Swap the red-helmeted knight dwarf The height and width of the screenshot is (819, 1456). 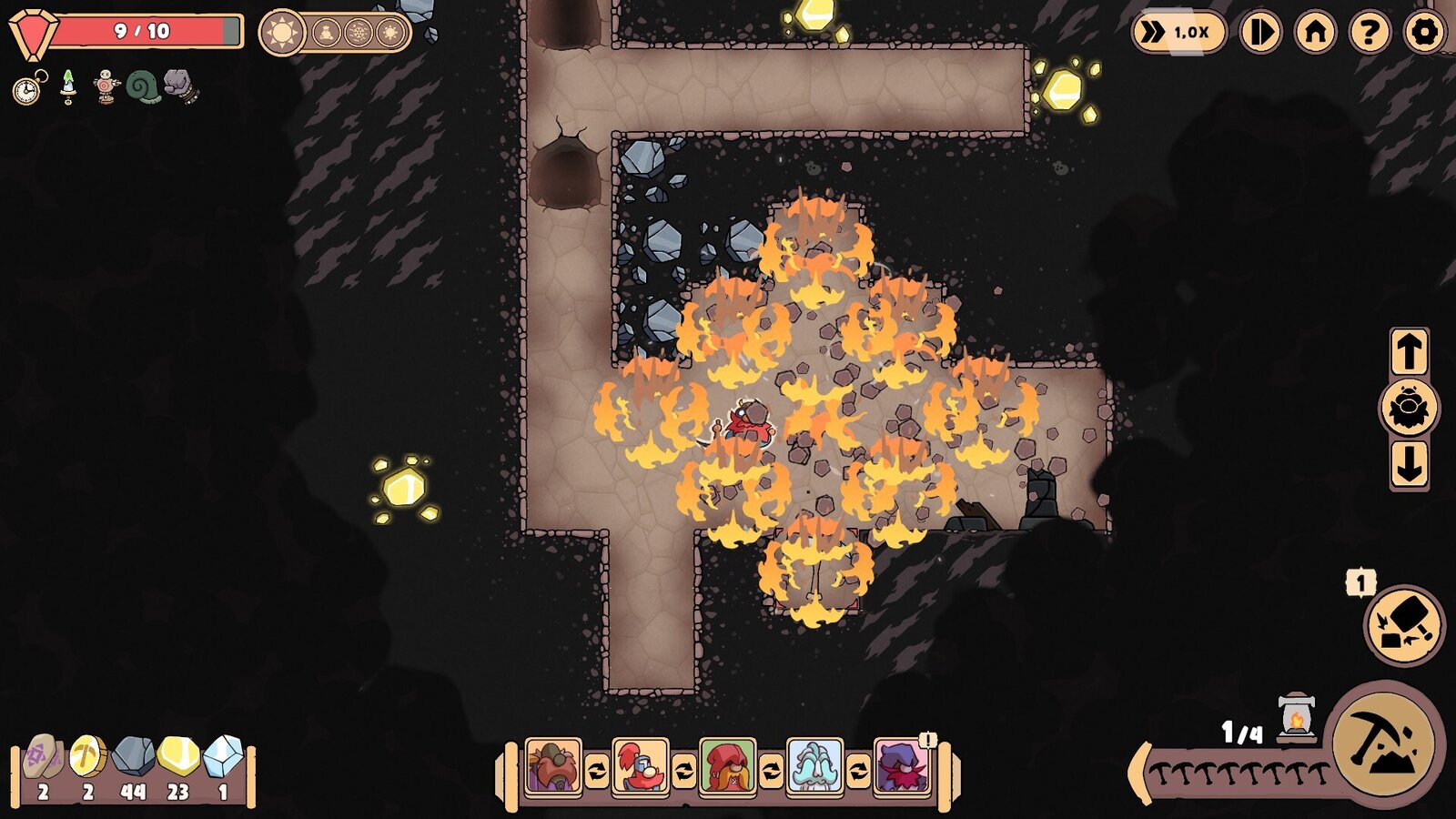642,764
